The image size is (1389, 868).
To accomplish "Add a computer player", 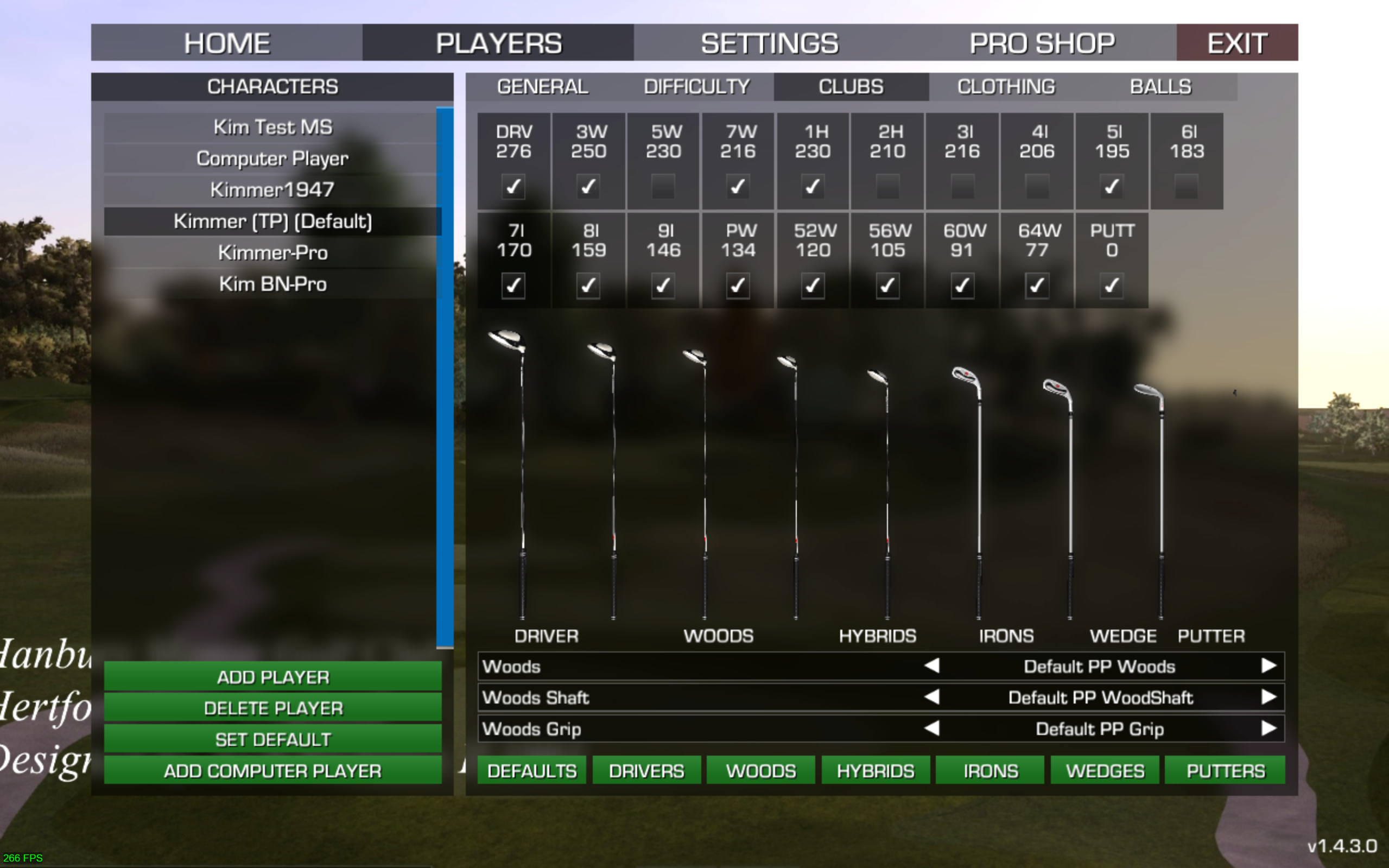I will coord(272,771).
